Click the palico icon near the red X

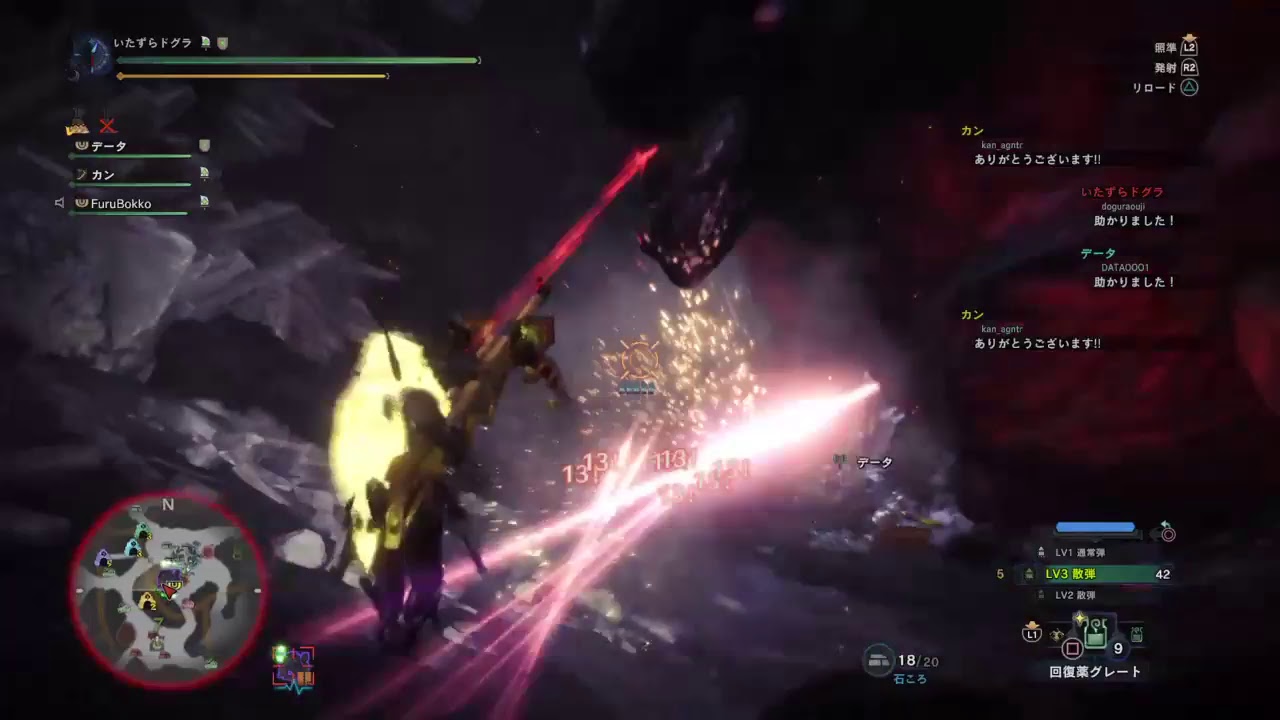(x=78, y=127)
